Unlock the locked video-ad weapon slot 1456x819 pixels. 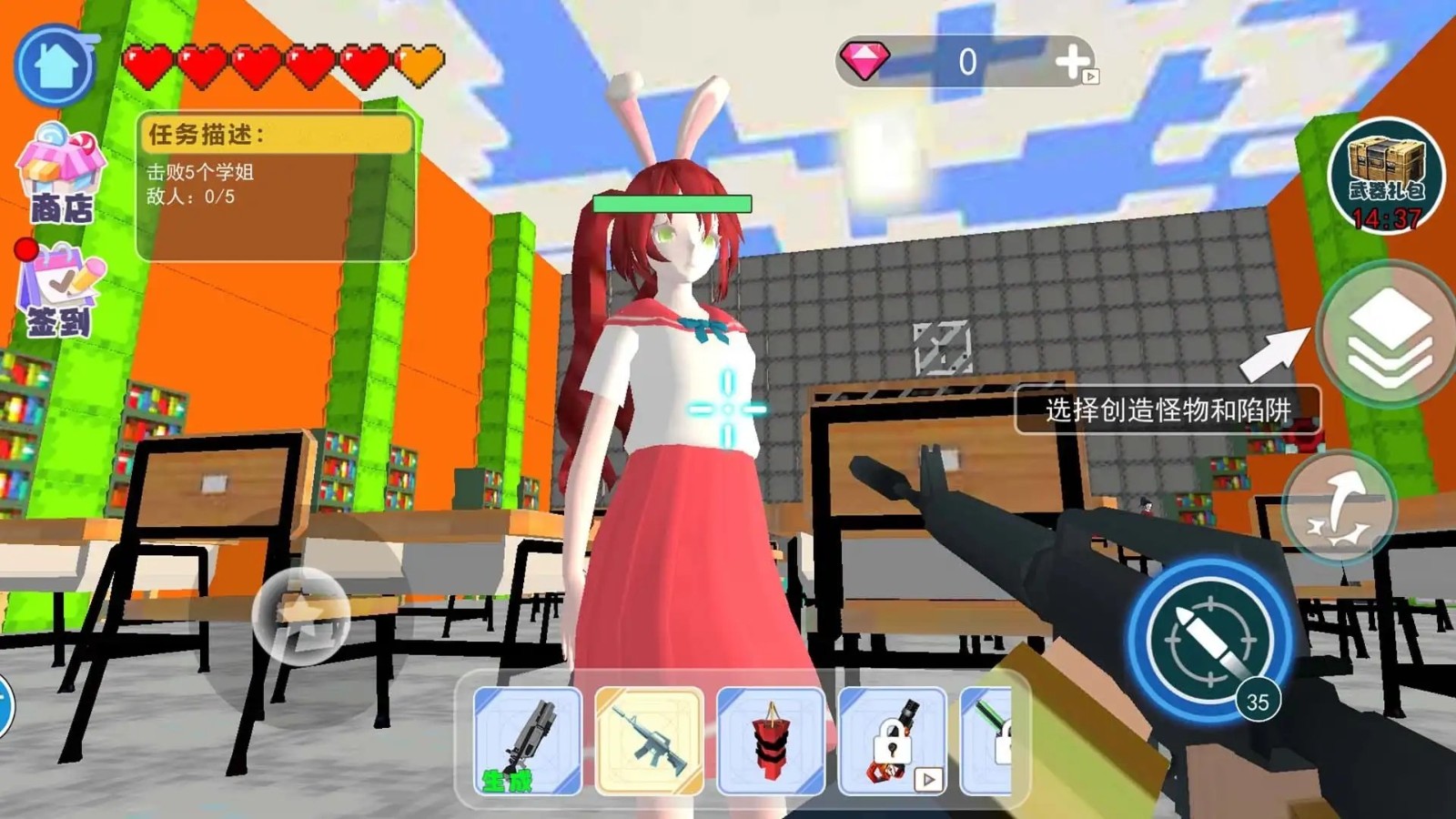pyautogui.click(x=892, y=741)
